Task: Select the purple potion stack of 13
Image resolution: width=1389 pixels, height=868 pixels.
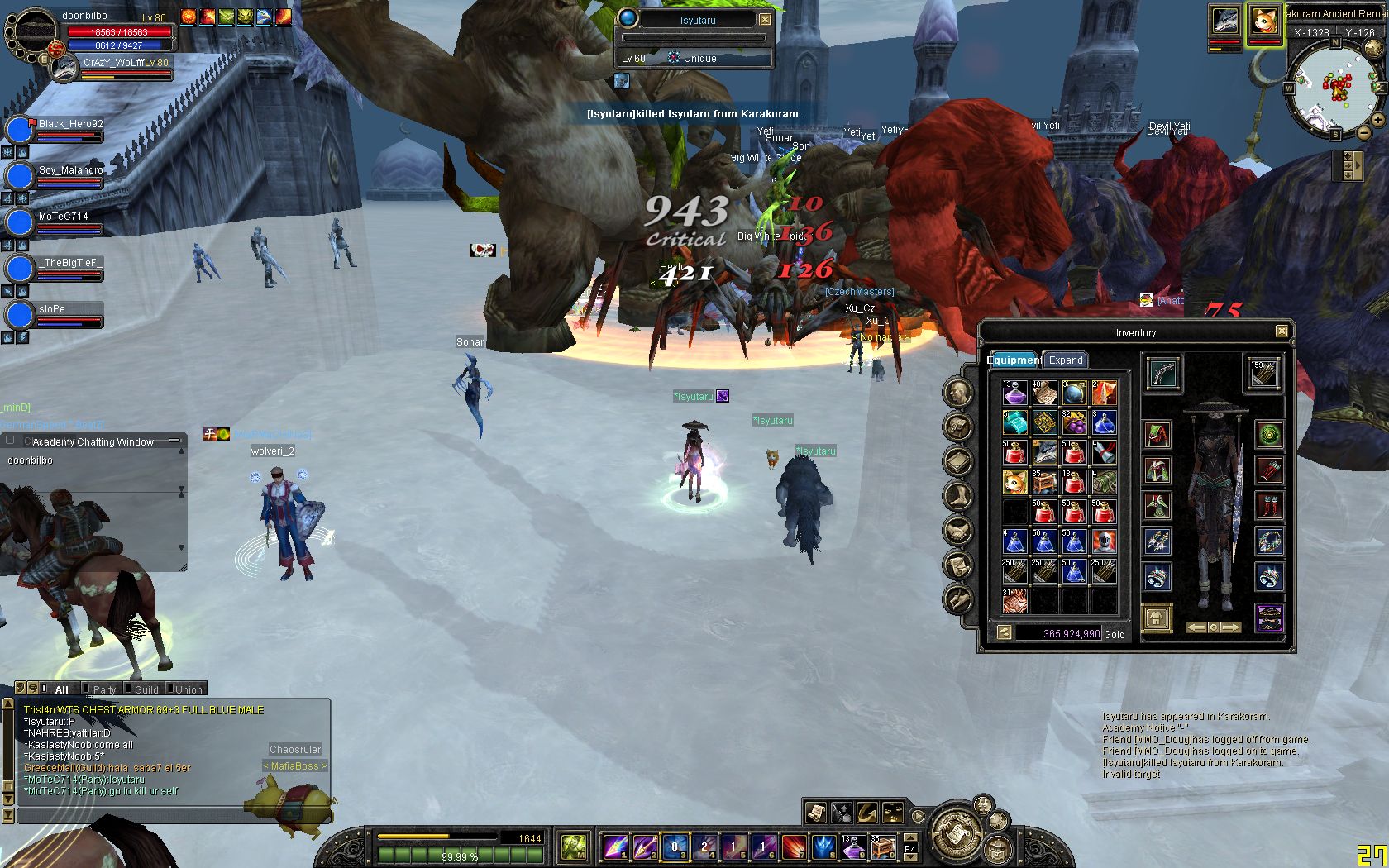Action: [x=1014, y=393]
